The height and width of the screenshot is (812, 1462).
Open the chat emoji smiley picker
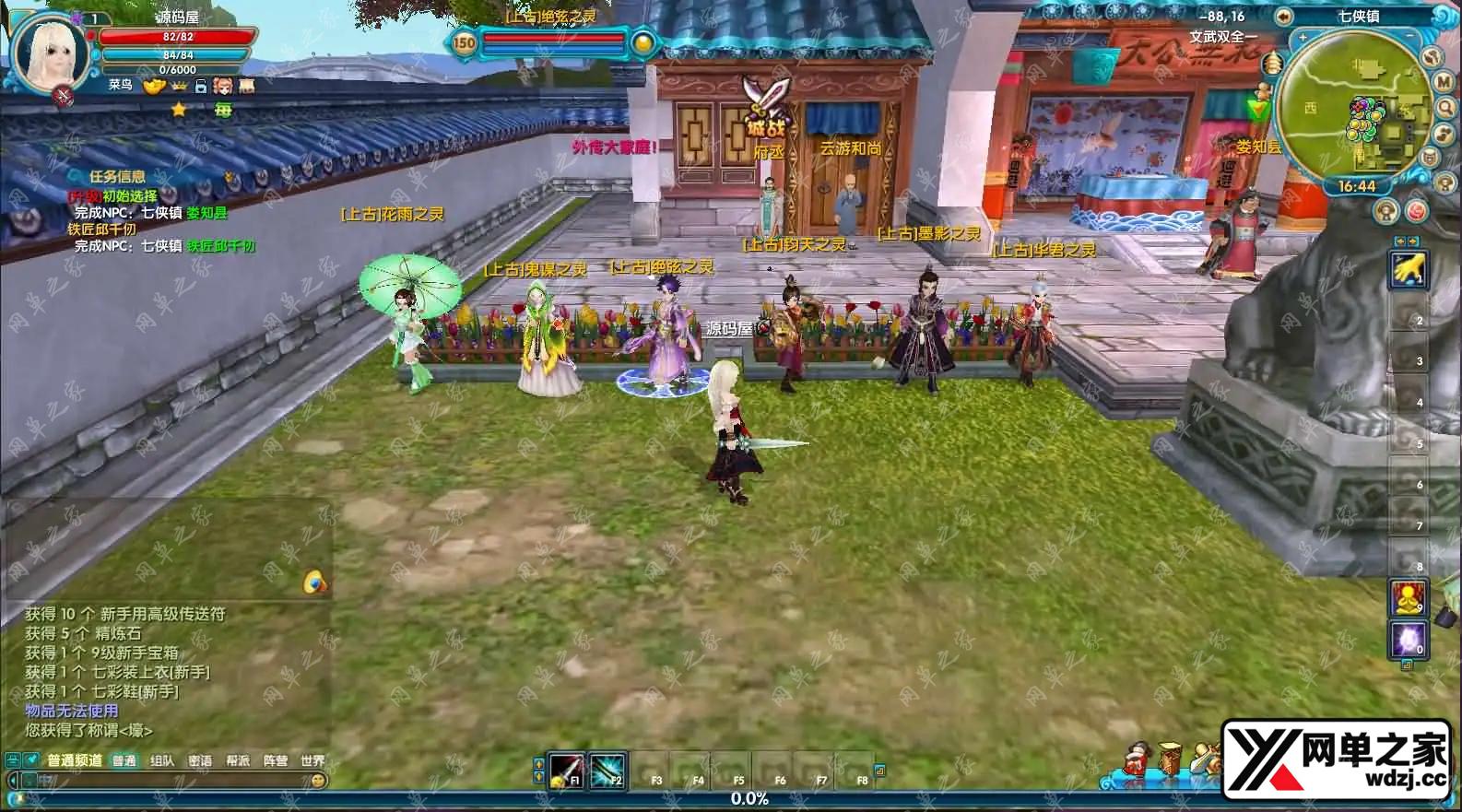click(318, 781)
